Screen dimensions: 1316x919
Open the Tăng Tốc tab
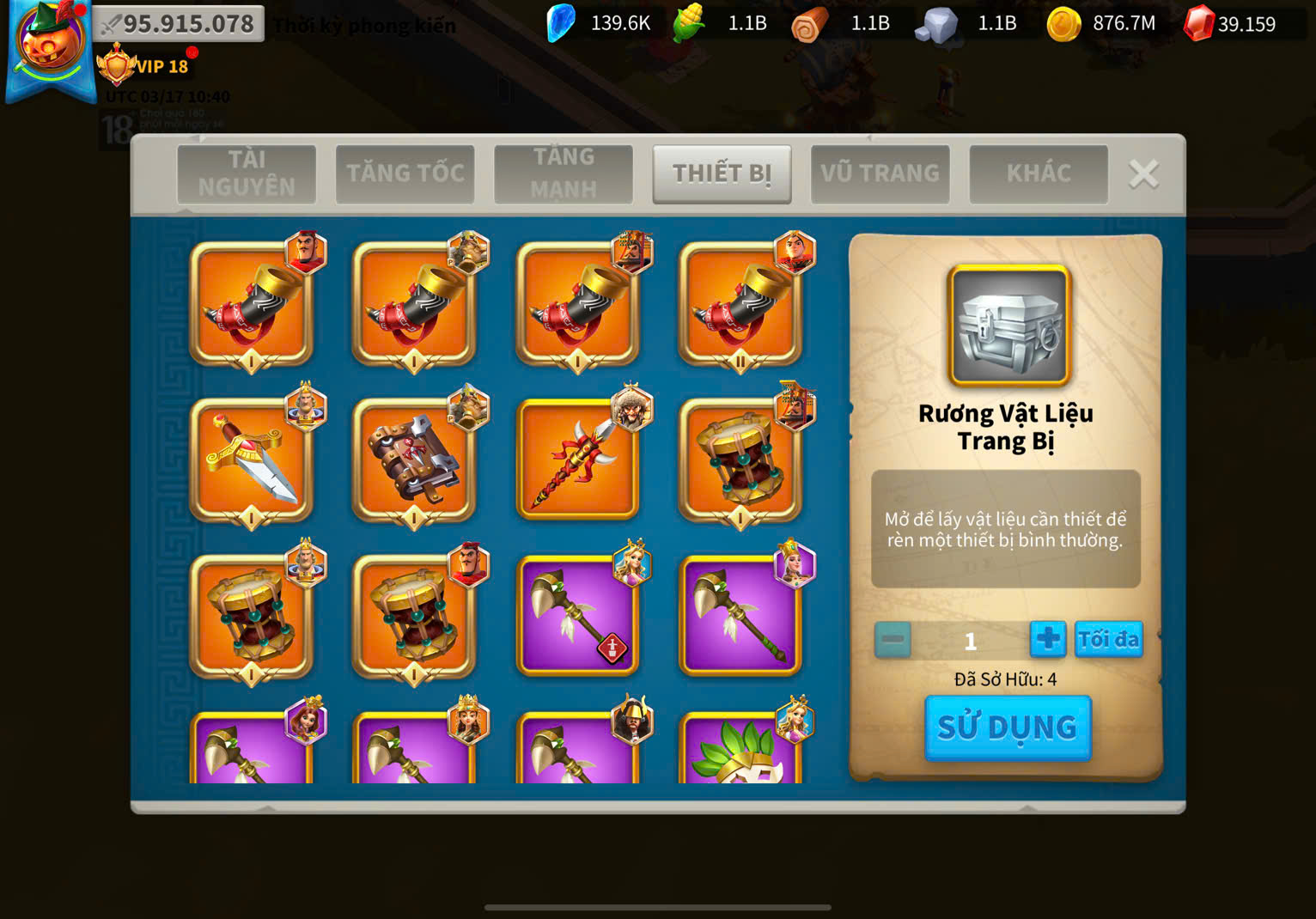pos(405,173)
